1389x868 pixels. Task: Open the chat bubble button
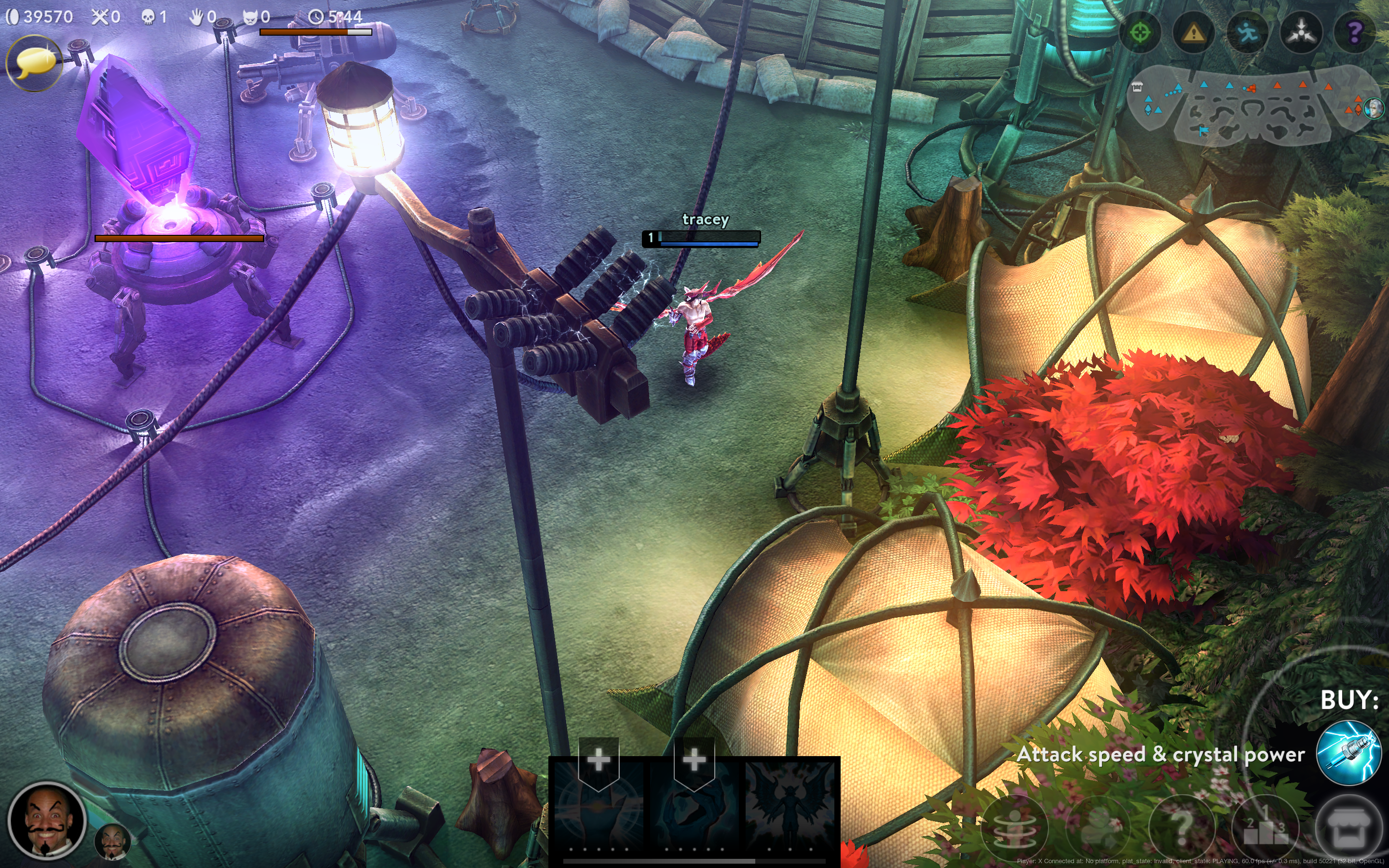coord(34,63)
